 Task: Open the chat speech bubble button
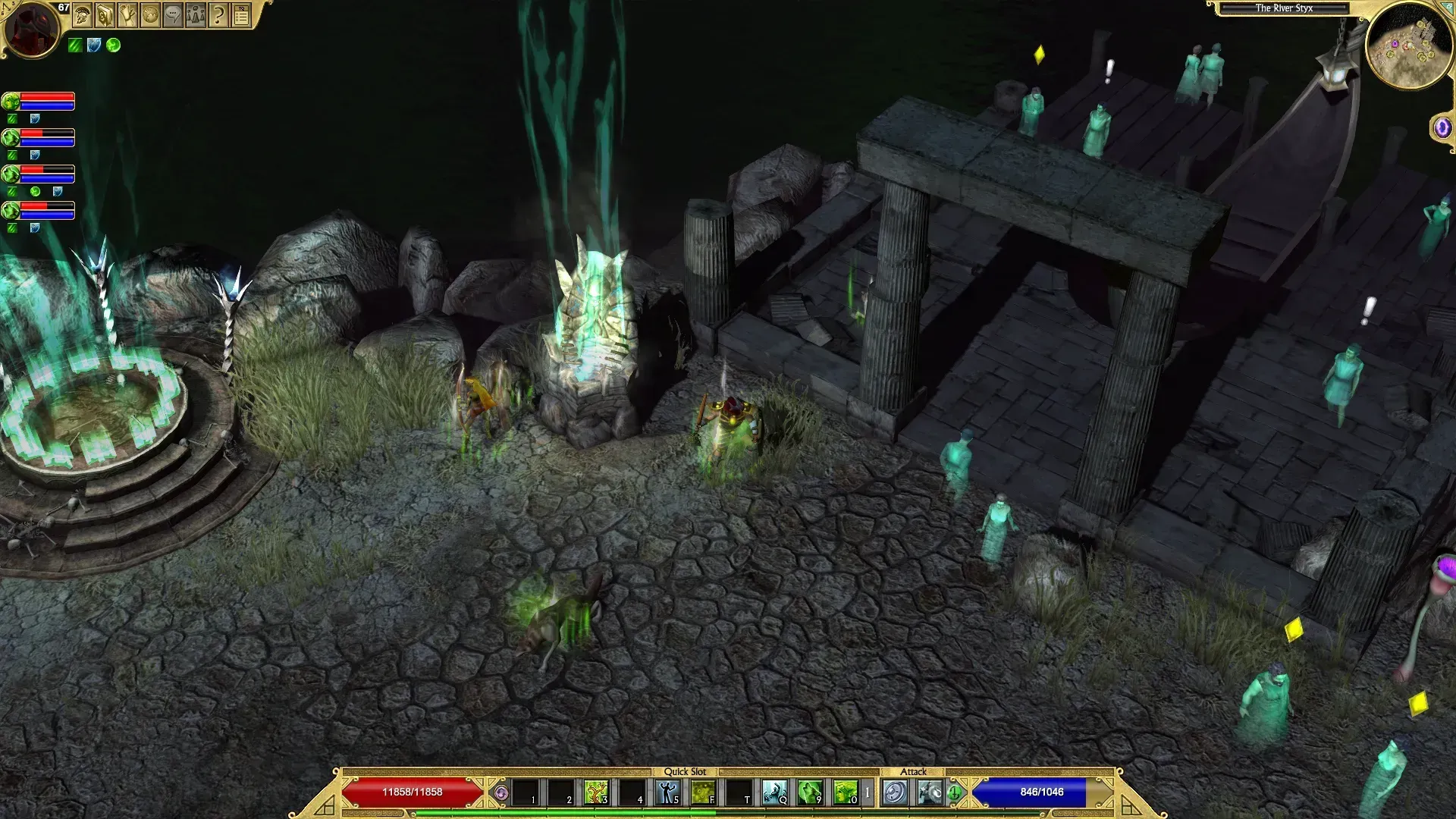[x=173, y=14]
